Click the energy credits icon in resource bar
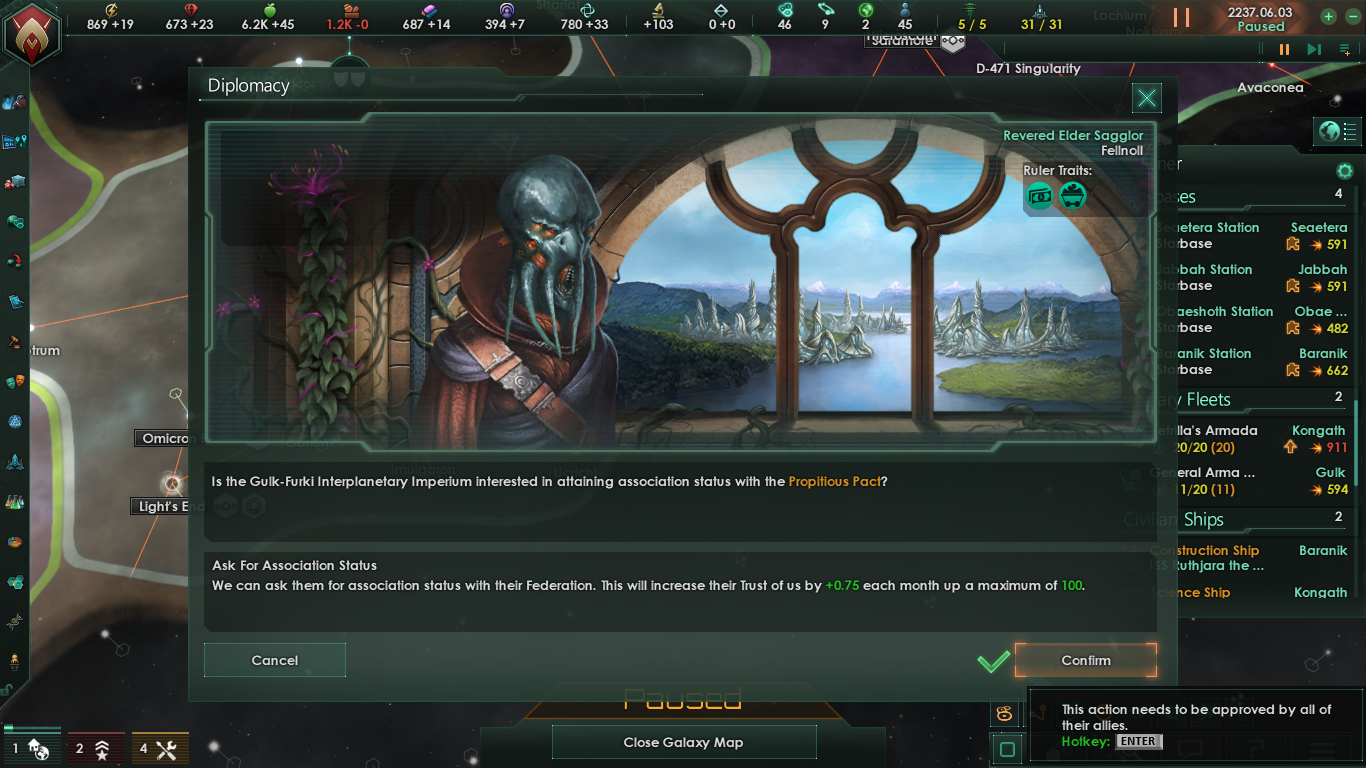The image size is (1366, 768). click(x=110, y=10)
